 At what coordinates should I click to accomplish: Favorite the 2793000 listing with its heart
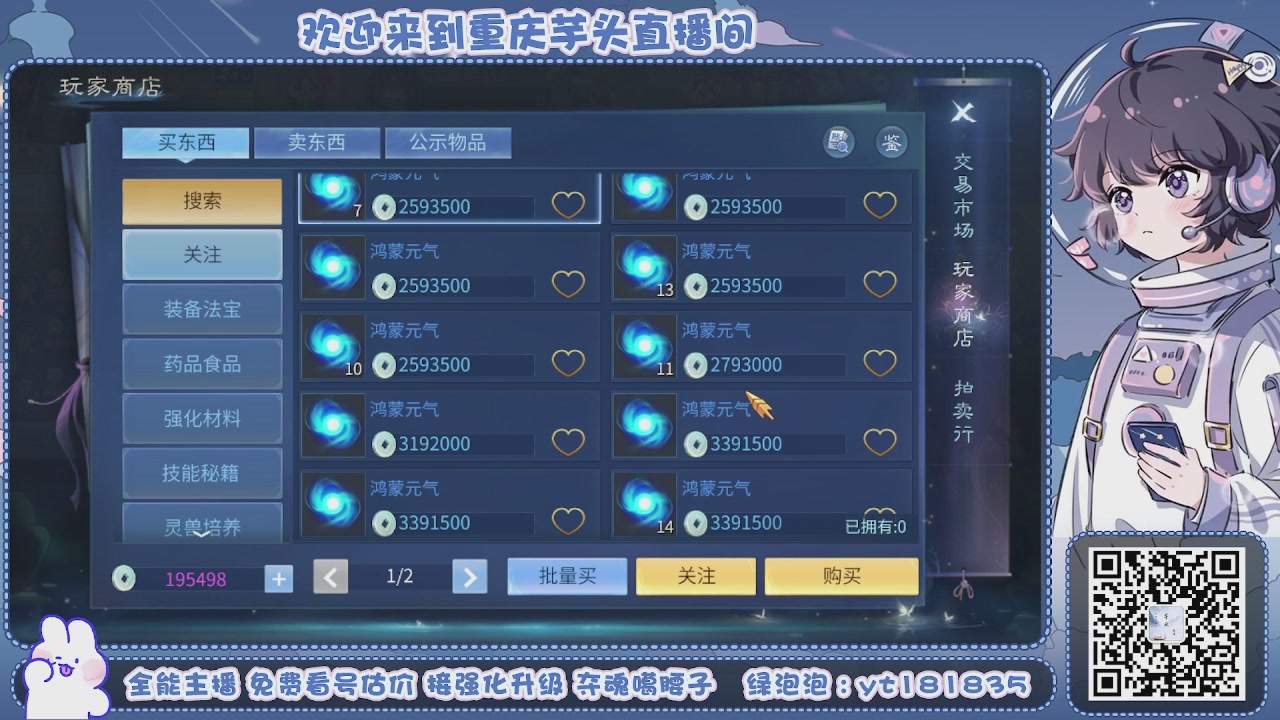pos(879,365)
